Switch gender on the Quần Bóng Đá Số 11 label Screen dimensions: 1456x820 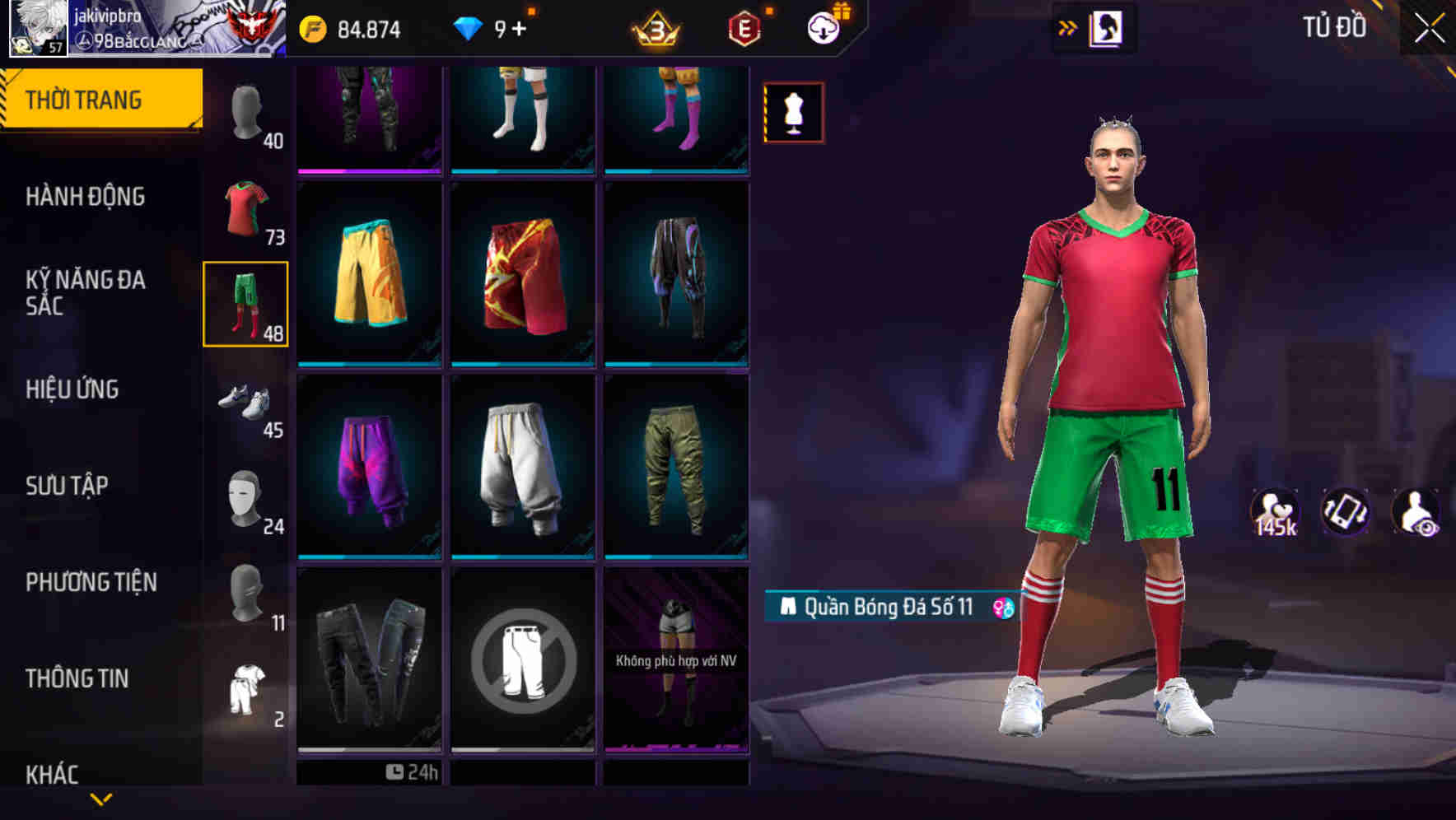click(x=1001, y=608)
